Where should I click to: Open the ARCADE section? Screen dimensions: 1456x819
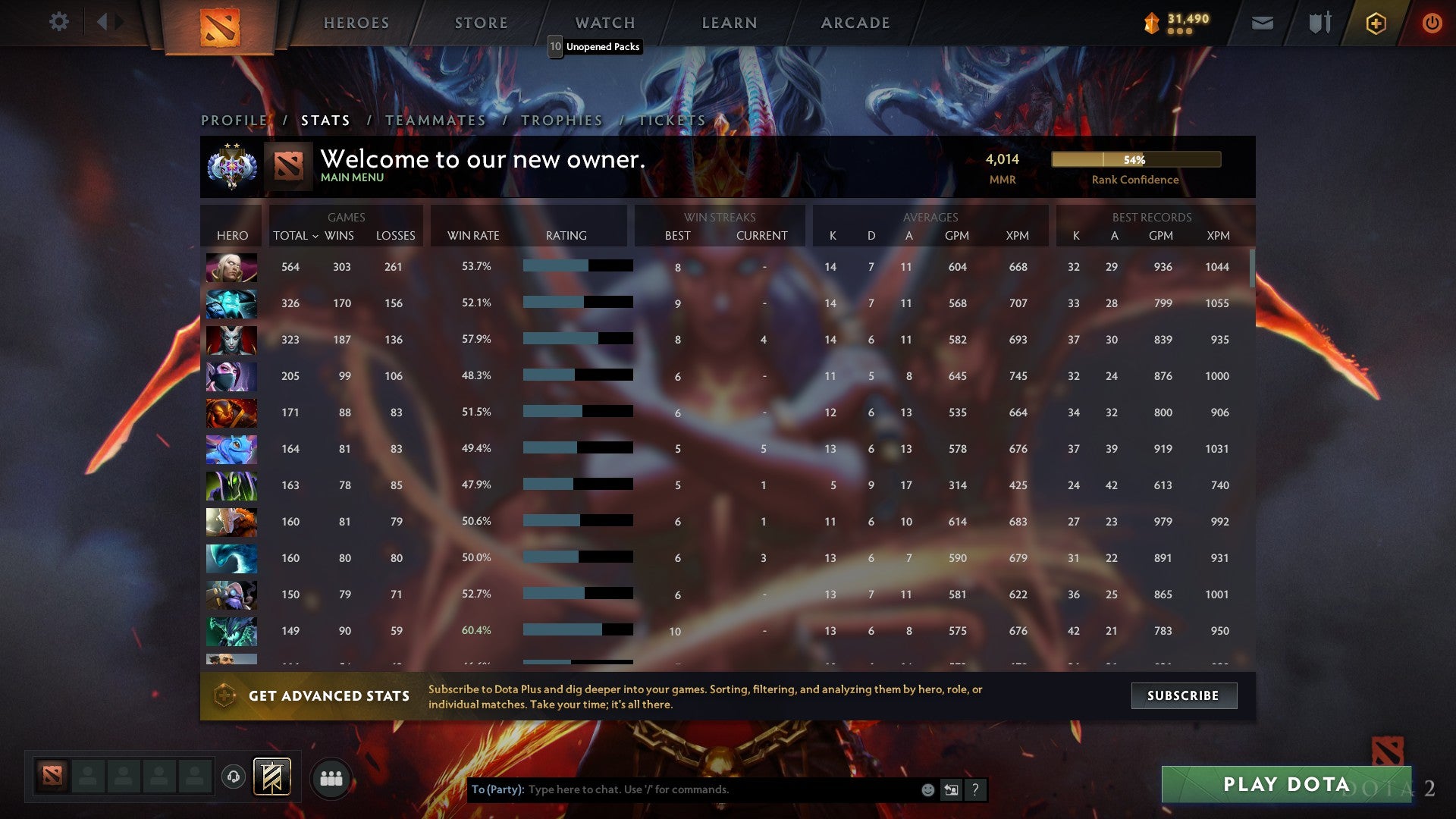click(x=855, y=23)
